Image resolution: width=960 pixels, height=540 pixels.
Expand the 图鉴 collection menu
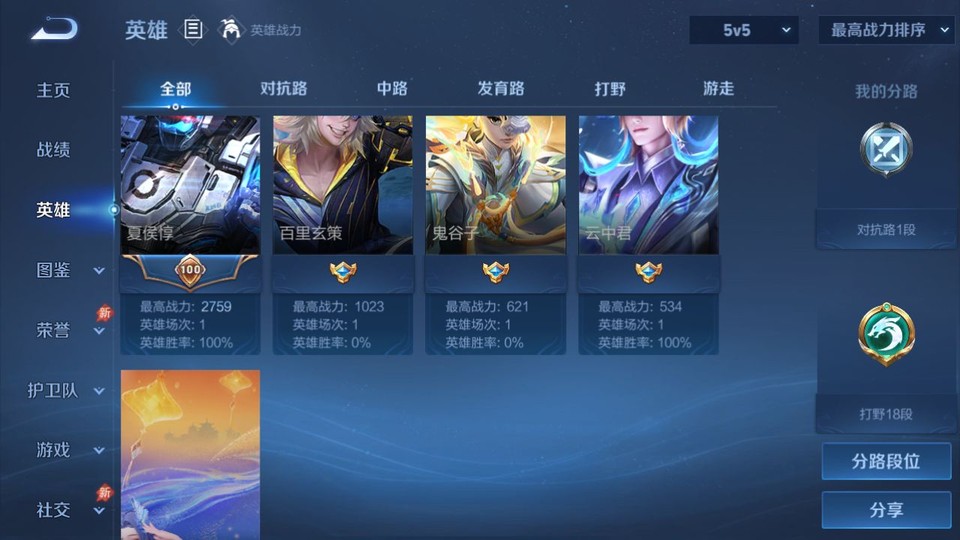click(x=68, y=270)
